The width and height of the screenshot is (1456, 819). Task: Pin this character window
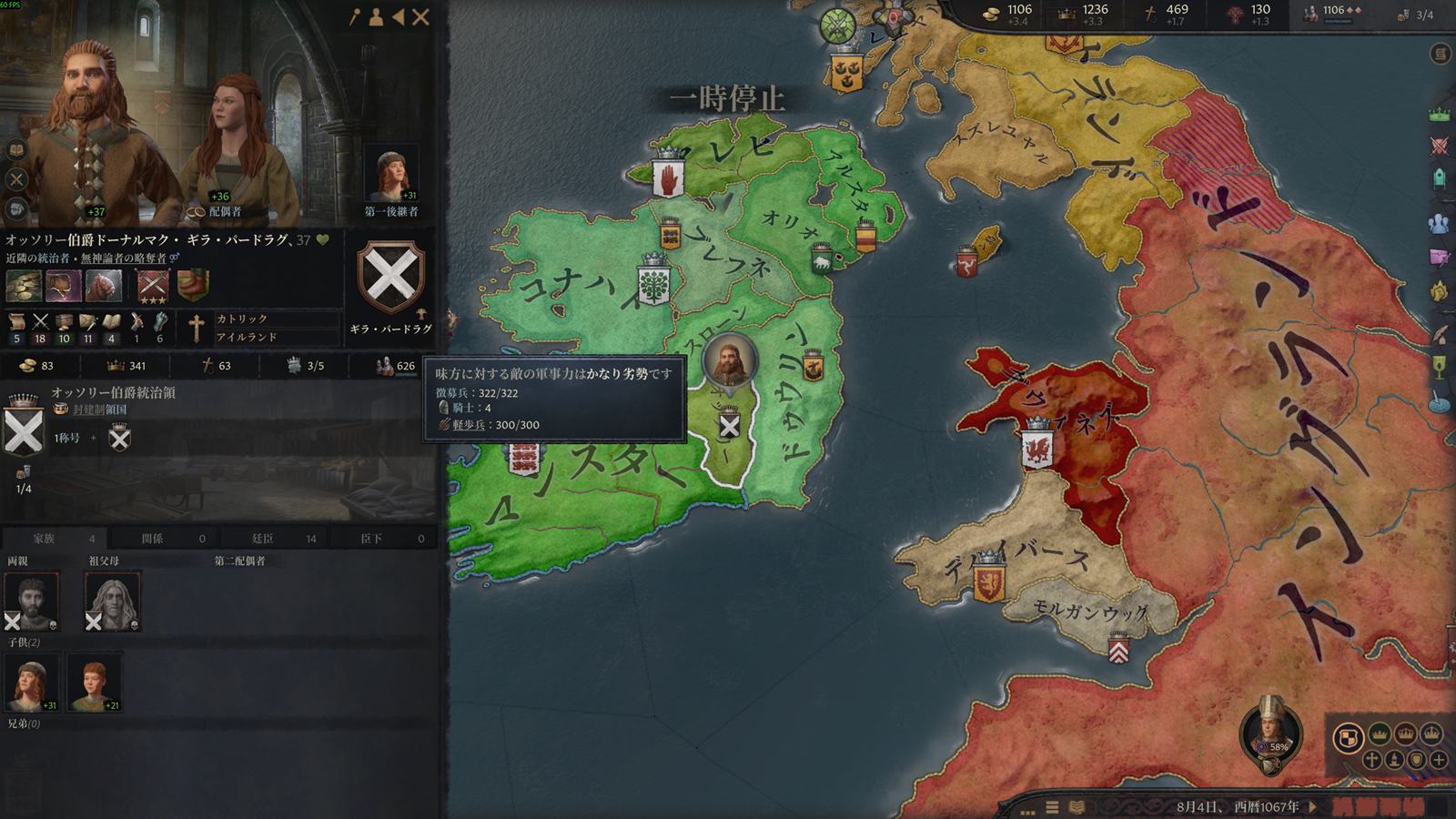coord(355,16)
